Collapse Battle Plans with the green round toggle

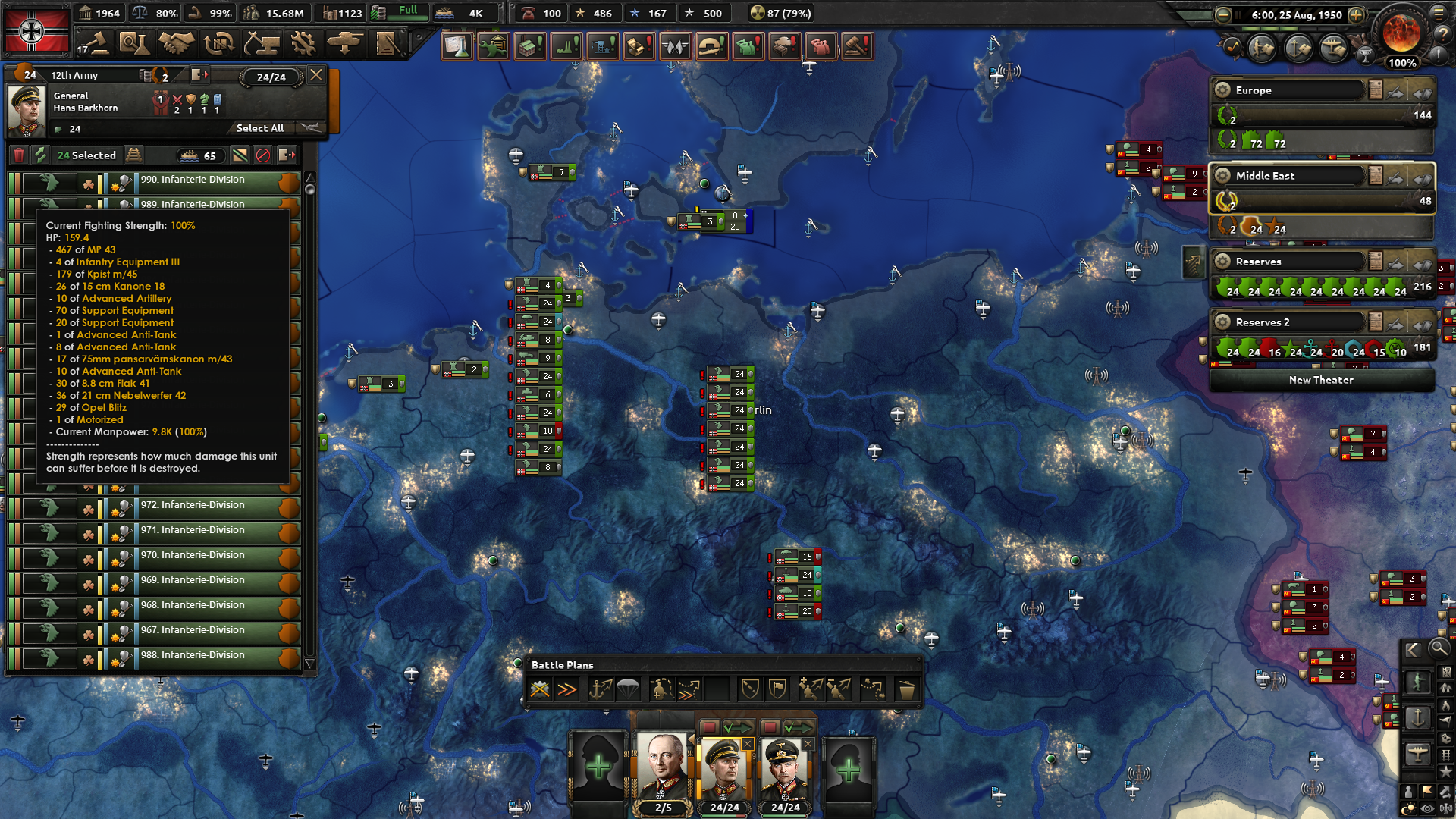click(x=519, y=664)
